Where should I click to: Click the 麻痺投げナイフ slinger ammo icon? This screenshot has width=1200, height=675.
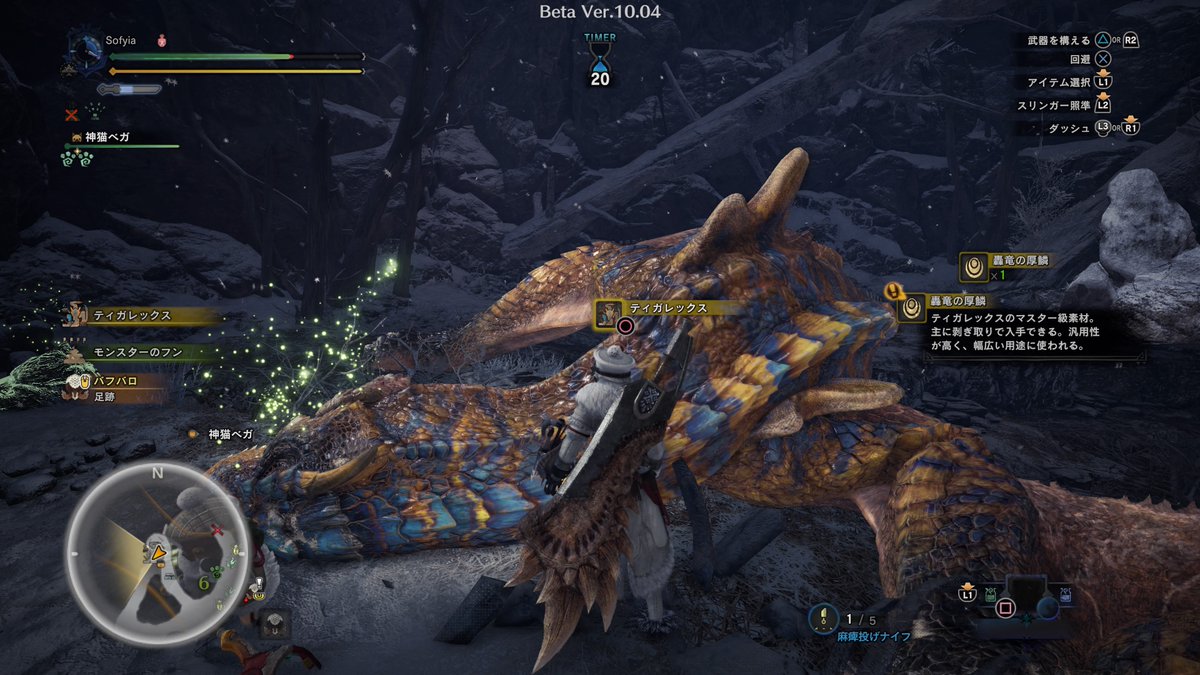(x=824, y=619)
